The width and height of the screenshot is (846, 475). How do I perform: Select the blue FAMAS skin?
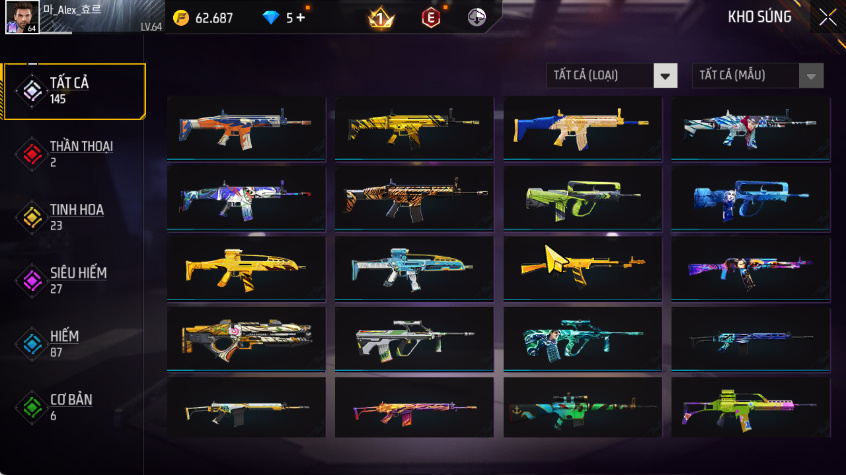pyautogui.click(x=750, y=197)
